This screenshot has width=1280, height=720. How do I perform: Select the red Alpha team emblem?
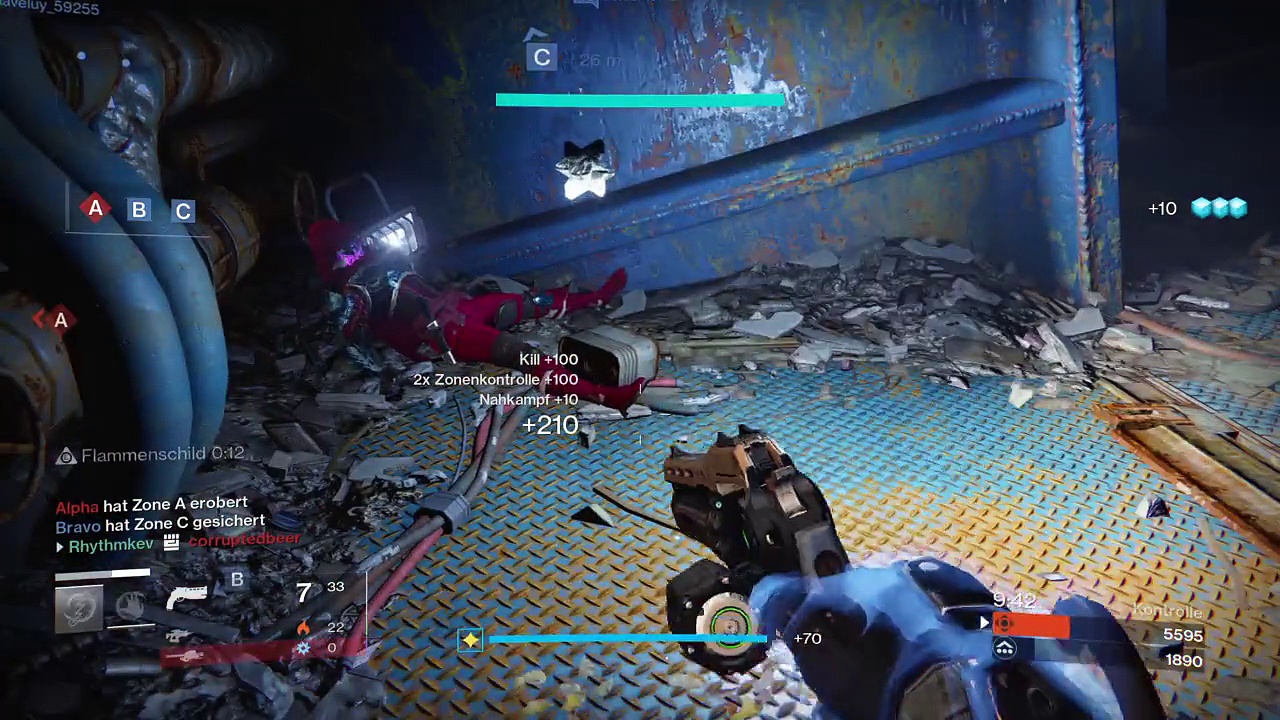click(x=1003, y=624)
